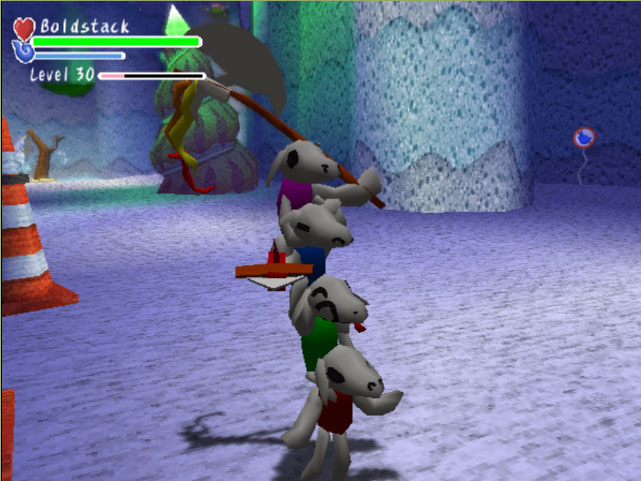The height and width of the screenshot is (481, 641).
Task: Click the red heart health icon
Action: [x=25, y=28]
